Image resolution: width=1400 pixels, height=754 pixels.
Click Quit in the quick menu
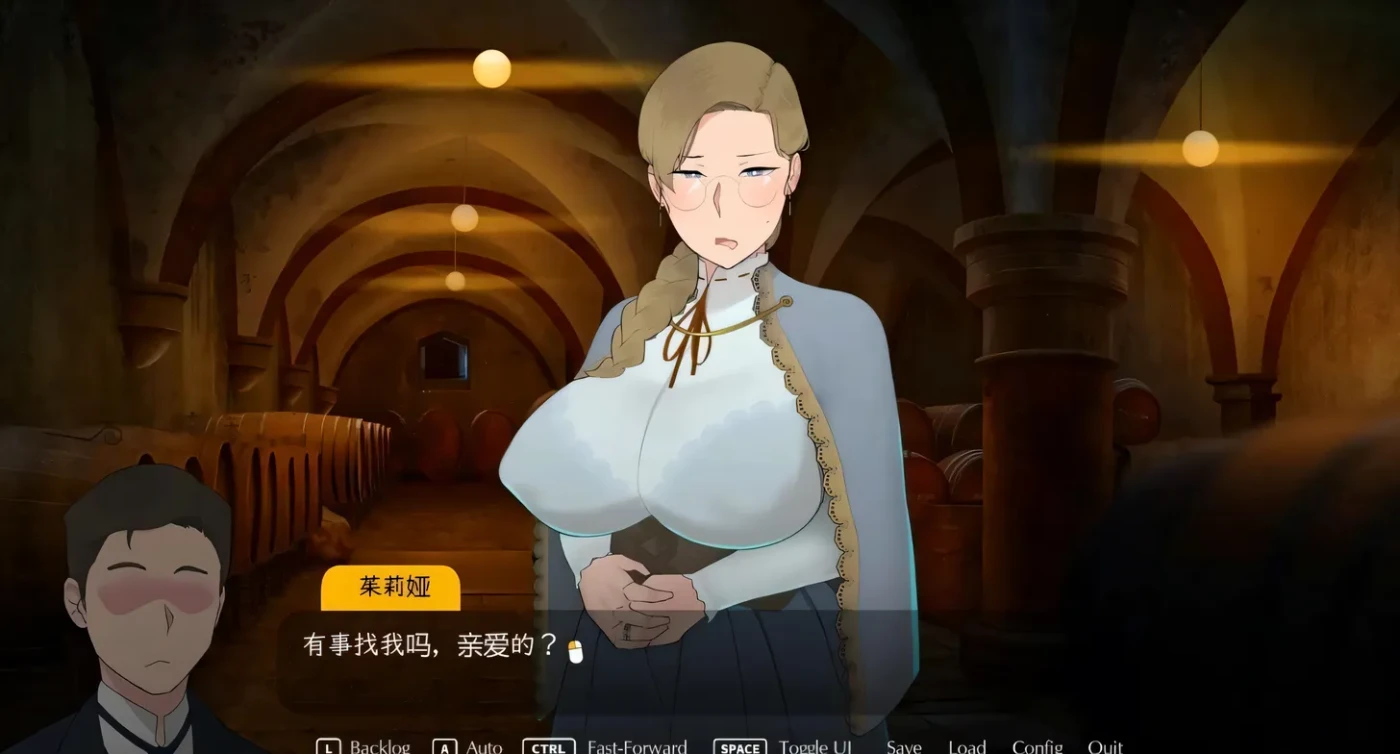click(x=1106, y=746)
